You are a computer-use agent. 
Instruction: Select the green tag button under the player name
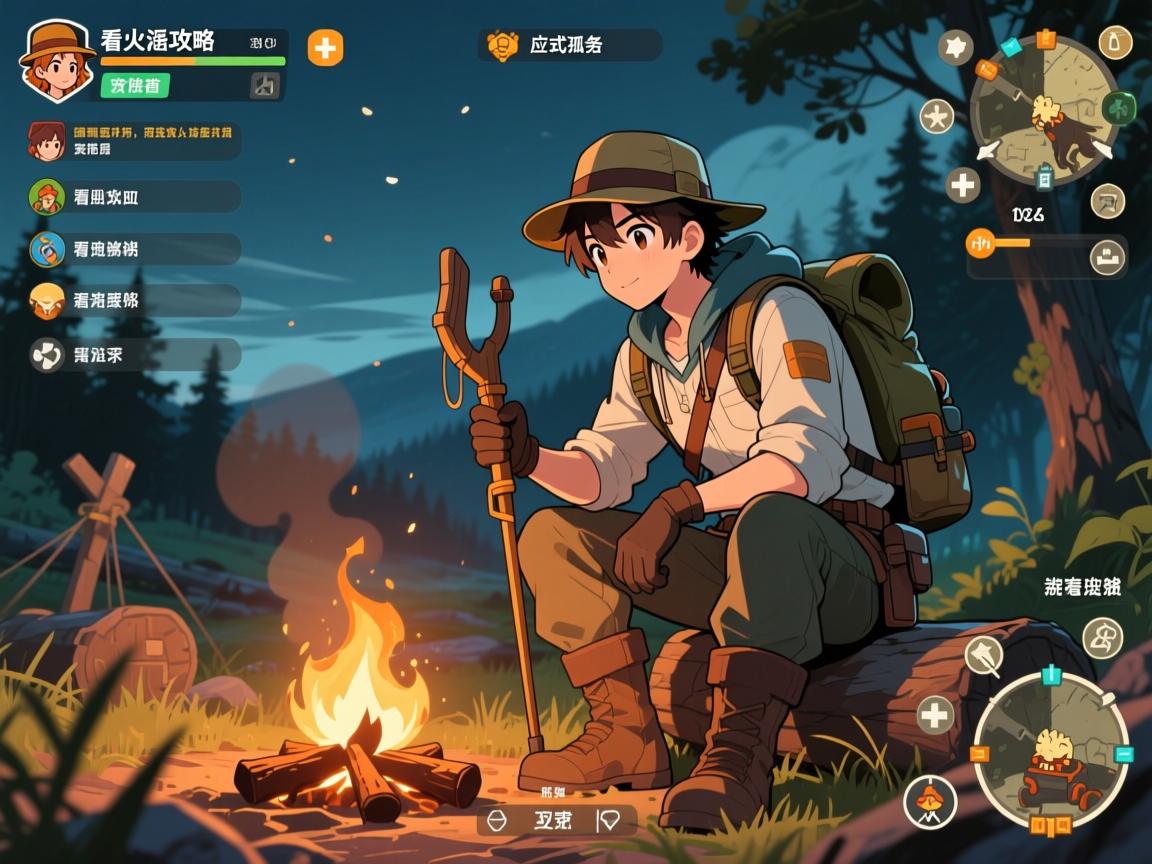click(135, 86)
